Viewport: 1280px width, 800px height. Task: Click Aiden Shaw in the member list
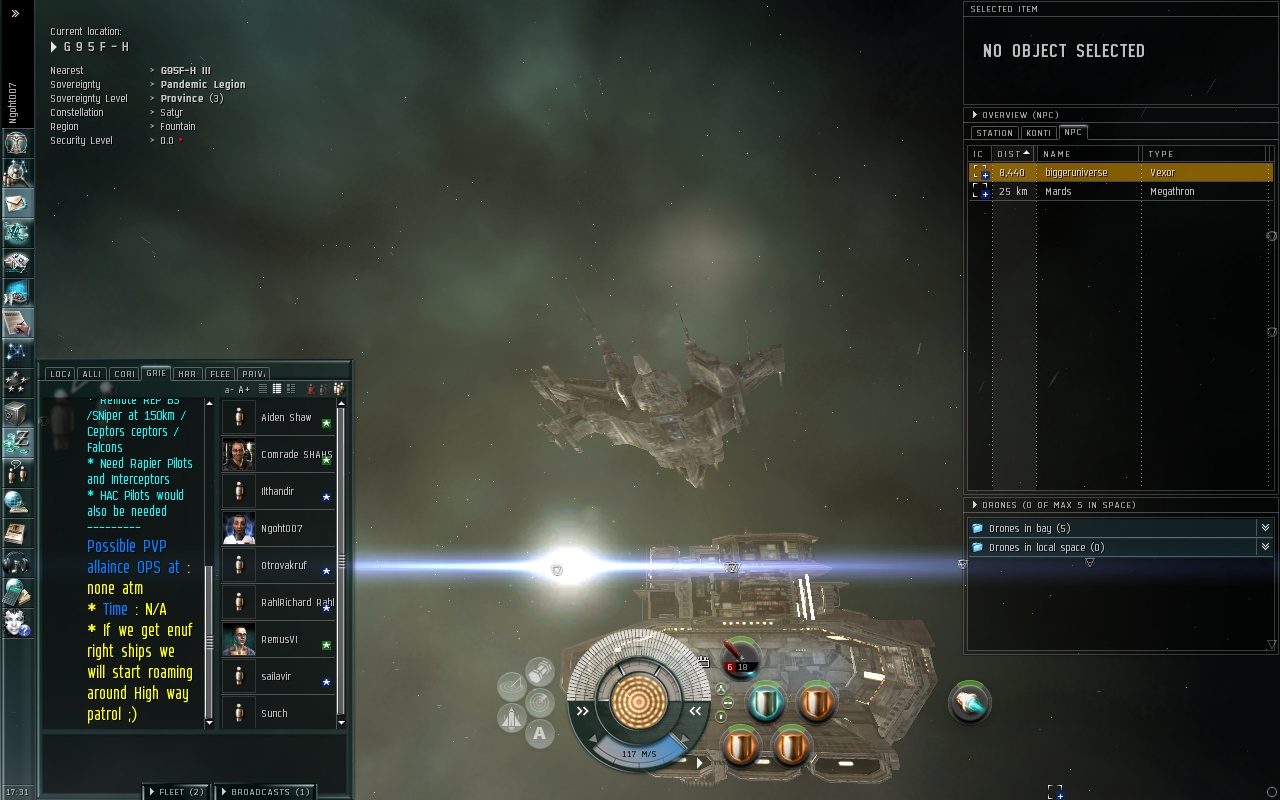tap(286, 418)
